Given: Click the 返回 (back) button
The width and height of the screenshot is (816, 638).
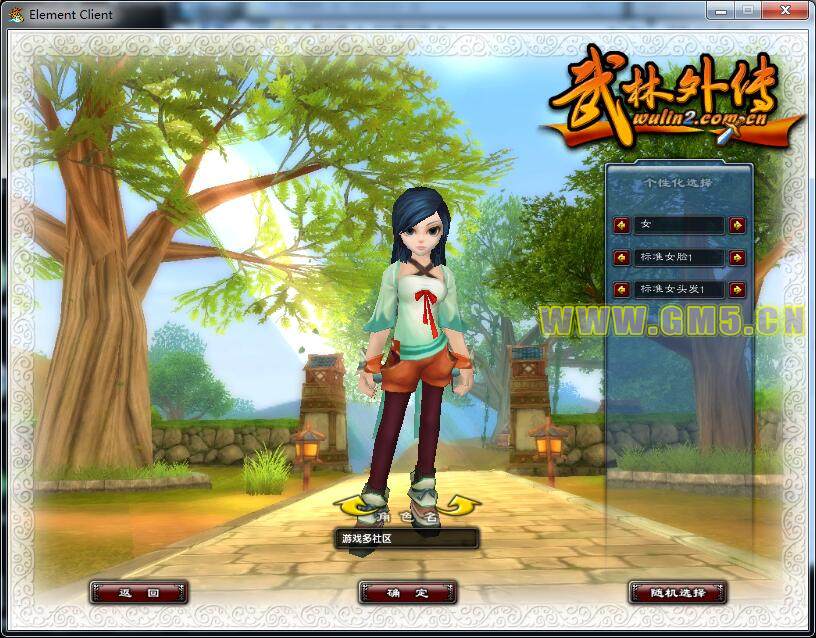Looking at the screenshot, I should click(x=139, y=593).
